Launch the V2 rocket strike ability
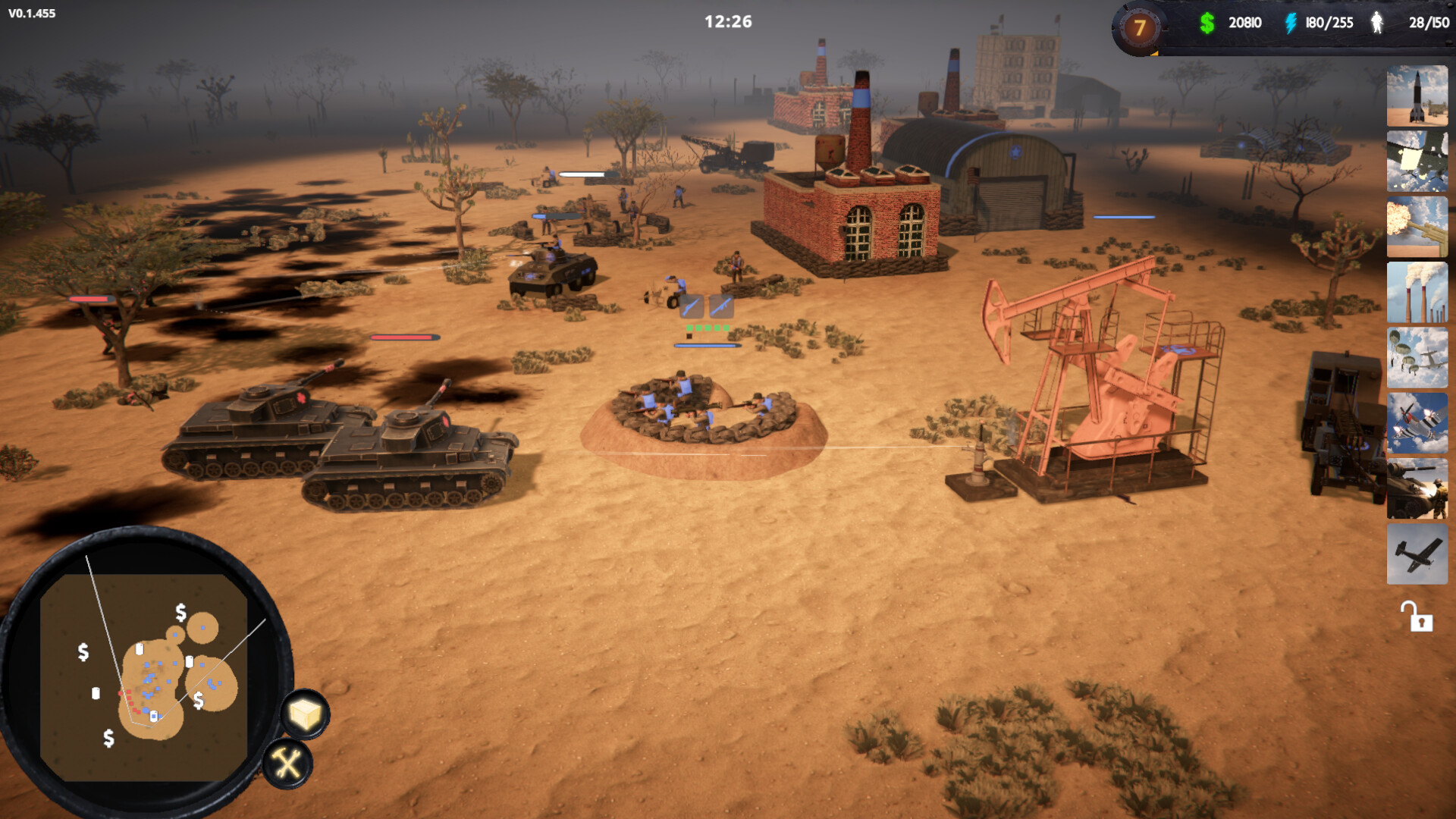 point(1417,96)
